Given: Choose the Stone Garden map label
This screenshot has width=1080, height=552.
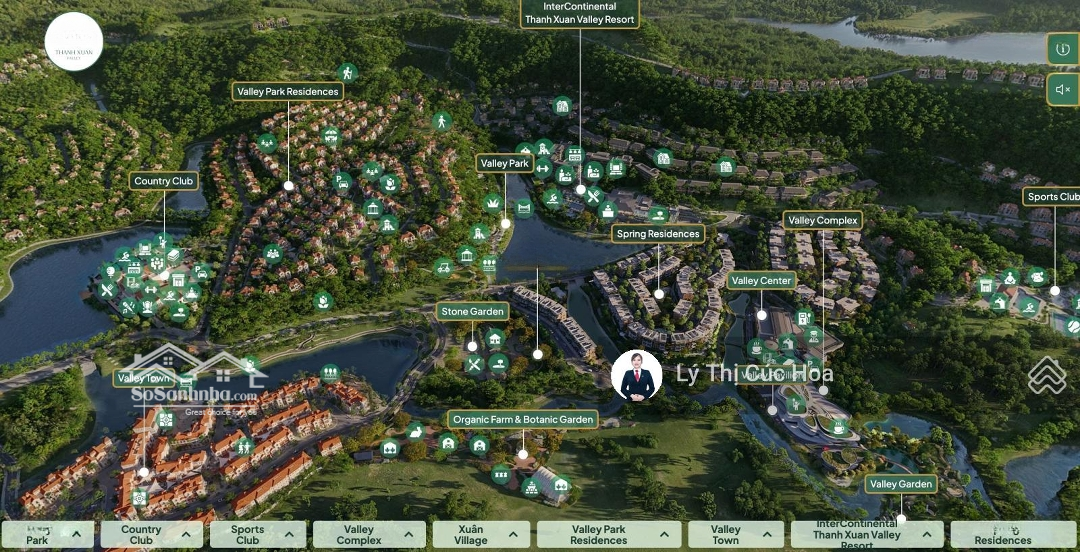Looking at the screenshot, I should (x=473, y=312).
